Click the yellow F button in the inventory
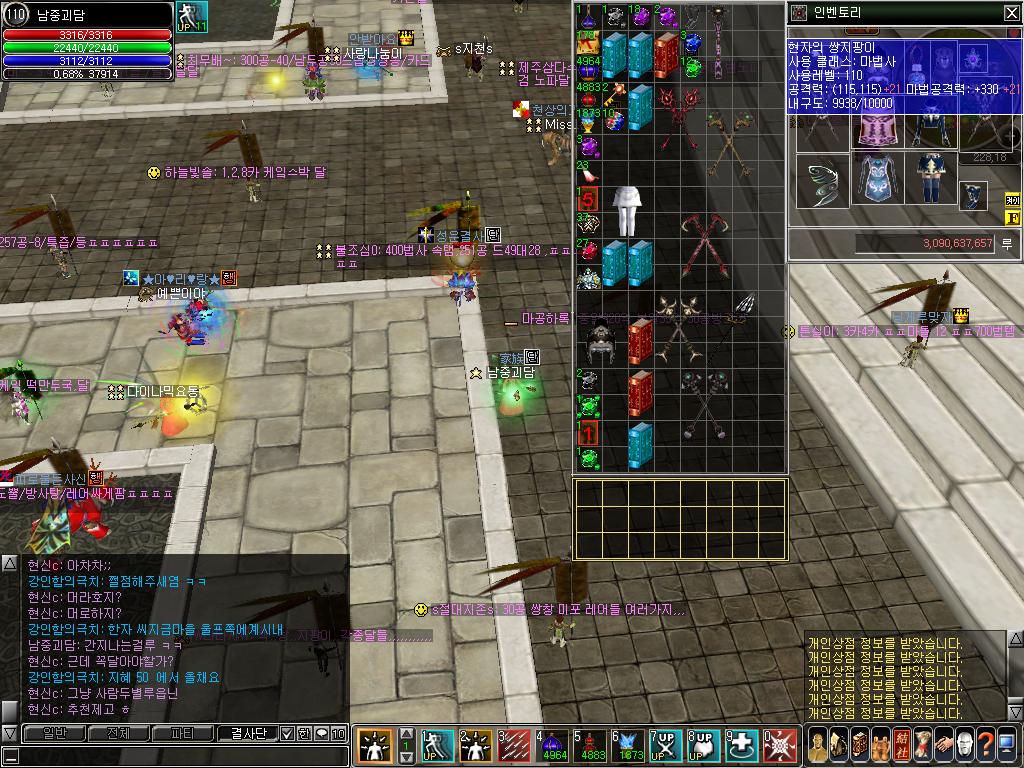1024x768 pixels. (1012, 217)
